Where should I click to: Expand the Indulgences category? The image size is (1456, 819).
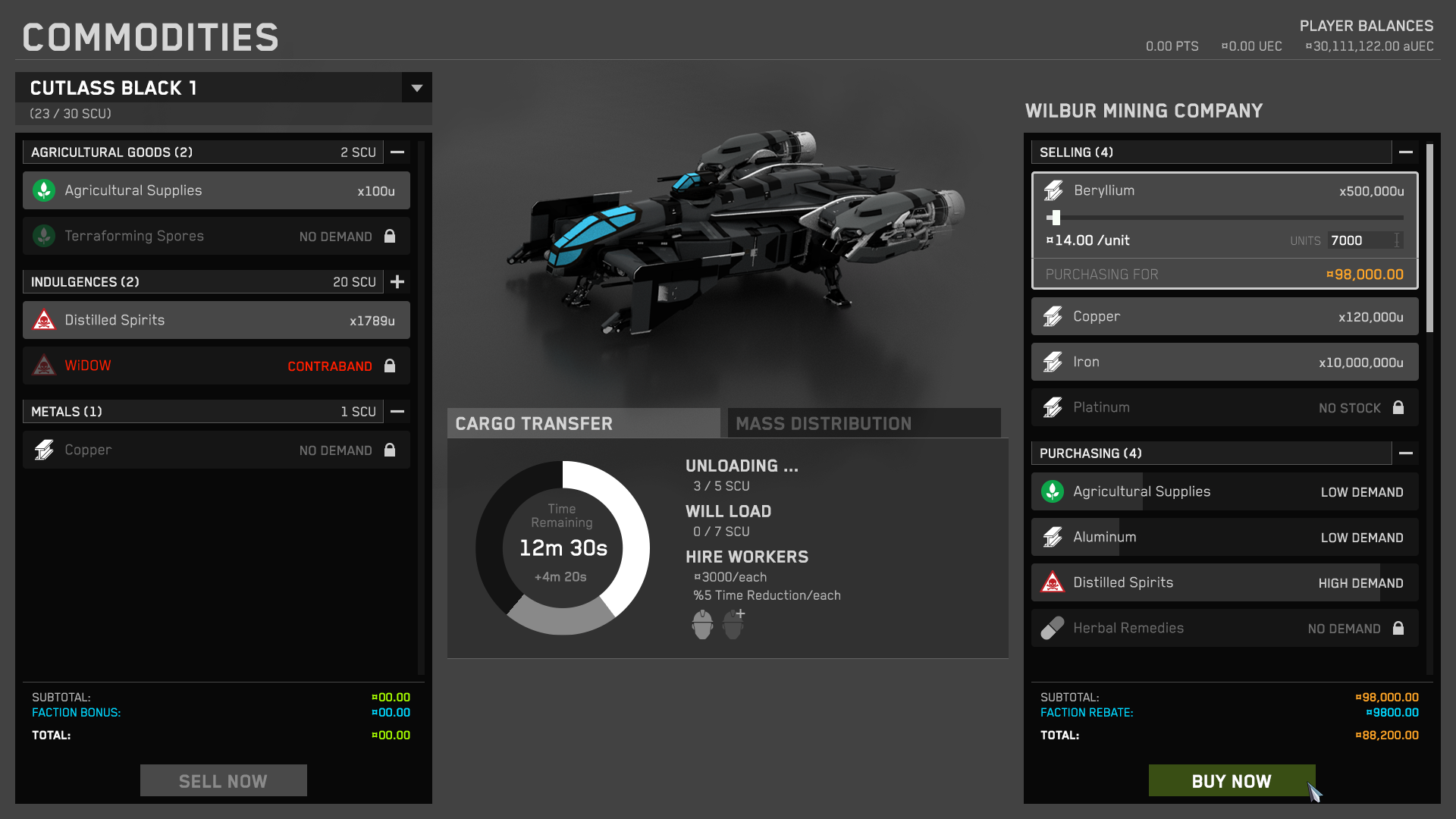pyautogui.click(x=397, y=282)
